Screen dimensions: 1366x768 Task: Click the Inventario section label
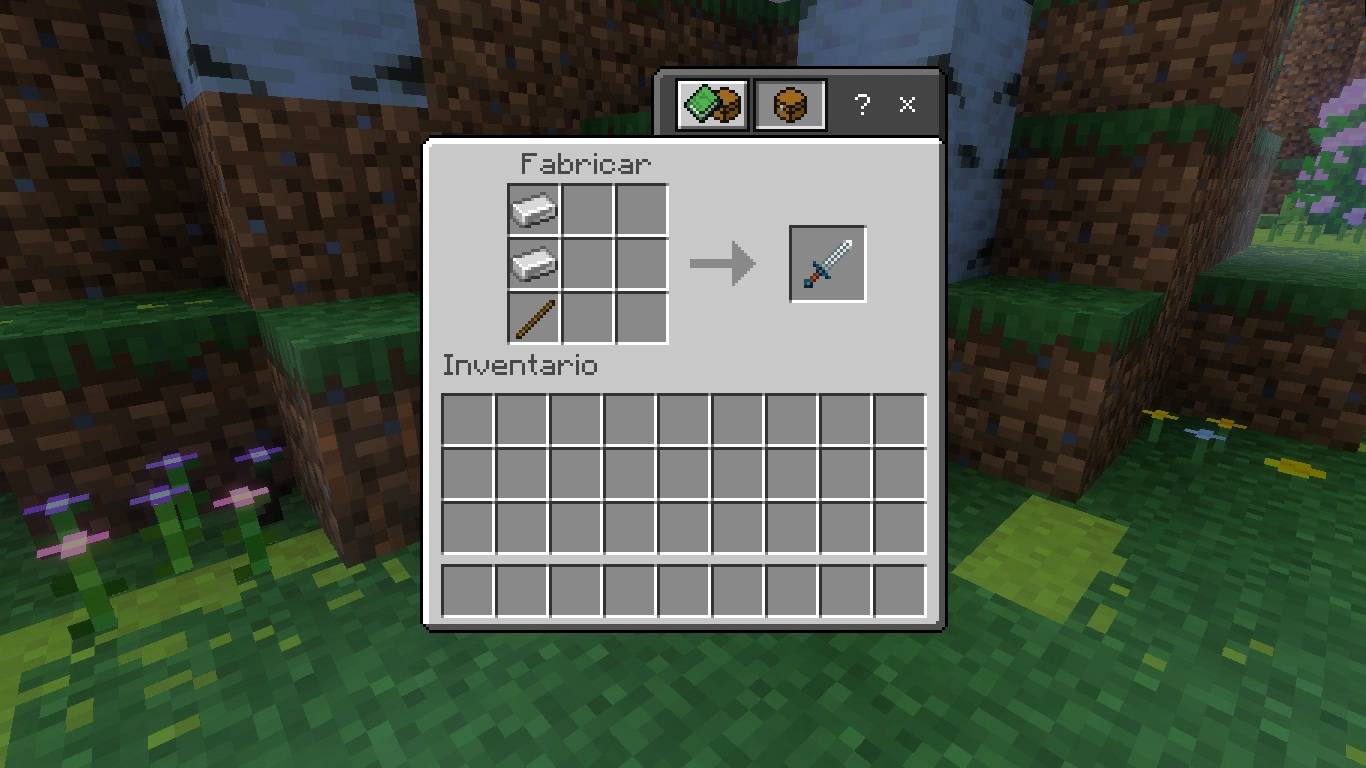519,366
